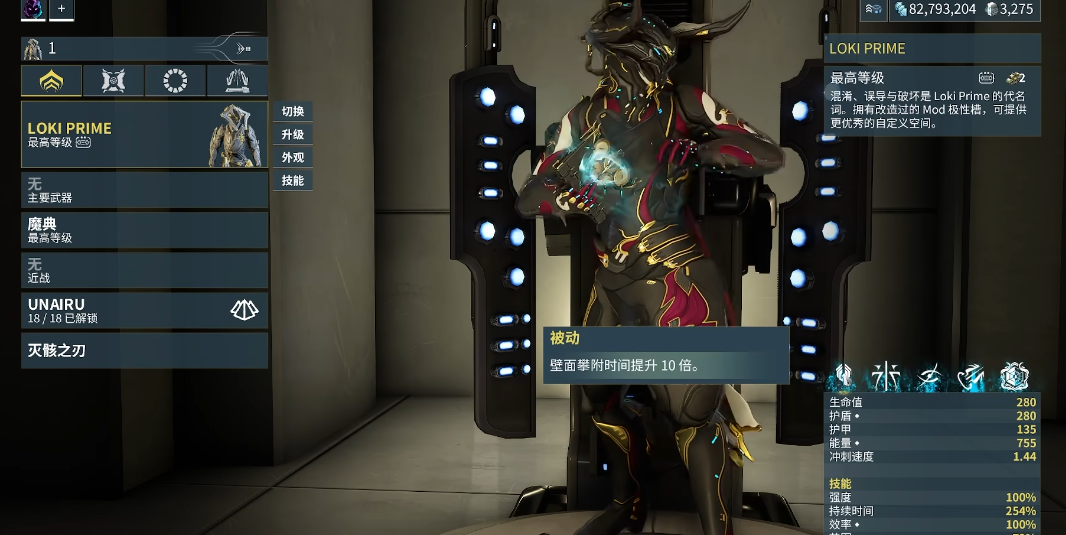The height and width of the screenshot is (535, 1066).
Task: Open the empty melee slot (近战)
Action: 144,270
